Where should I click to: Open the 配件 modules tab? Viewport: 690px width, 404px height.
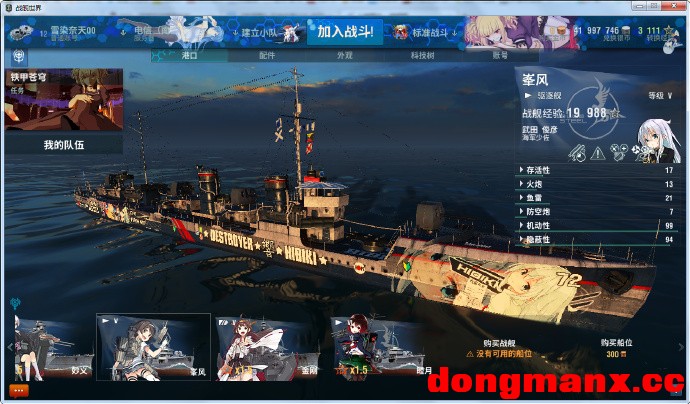point(266,56)
